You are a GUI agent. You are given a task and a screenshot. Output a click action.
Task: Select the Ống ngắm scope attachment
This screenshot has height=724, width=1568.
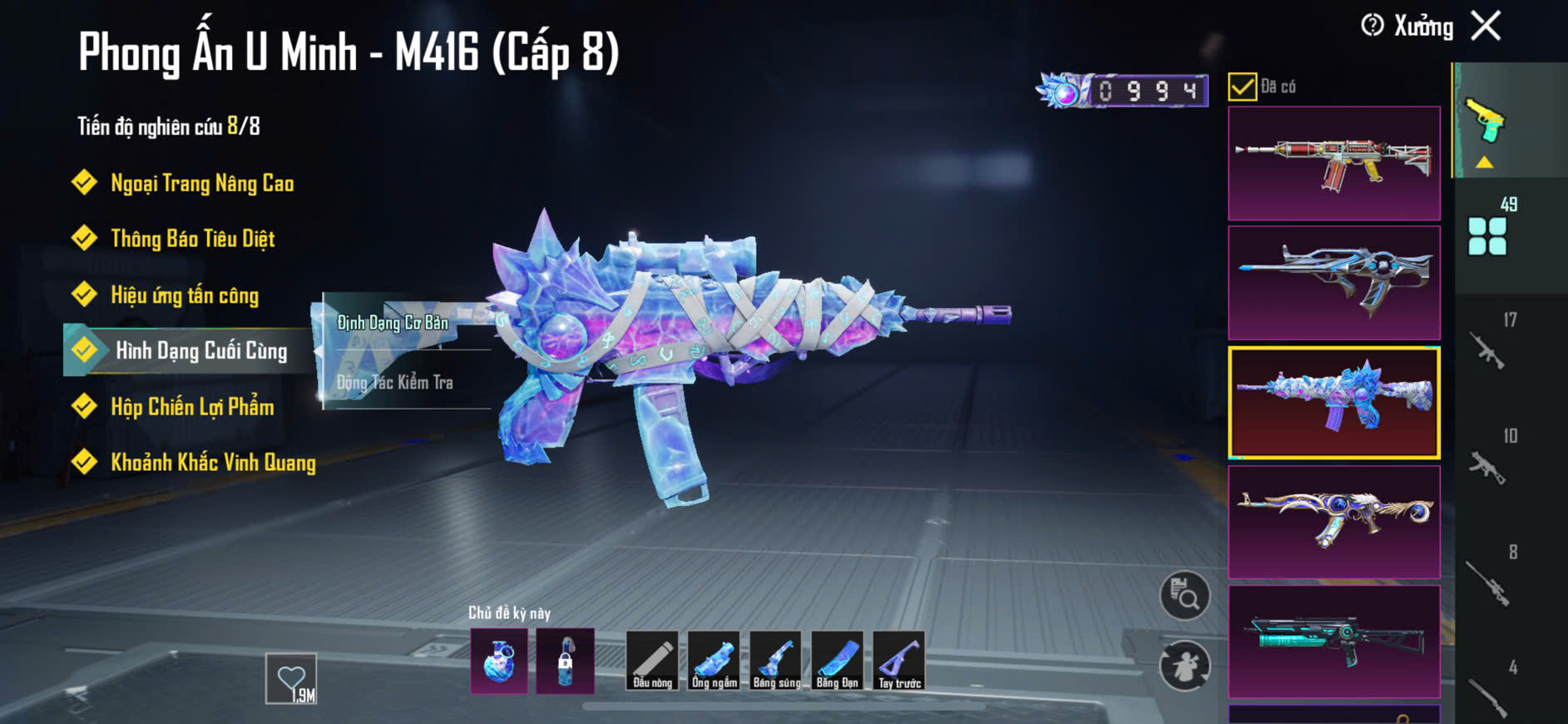[714, 661]
